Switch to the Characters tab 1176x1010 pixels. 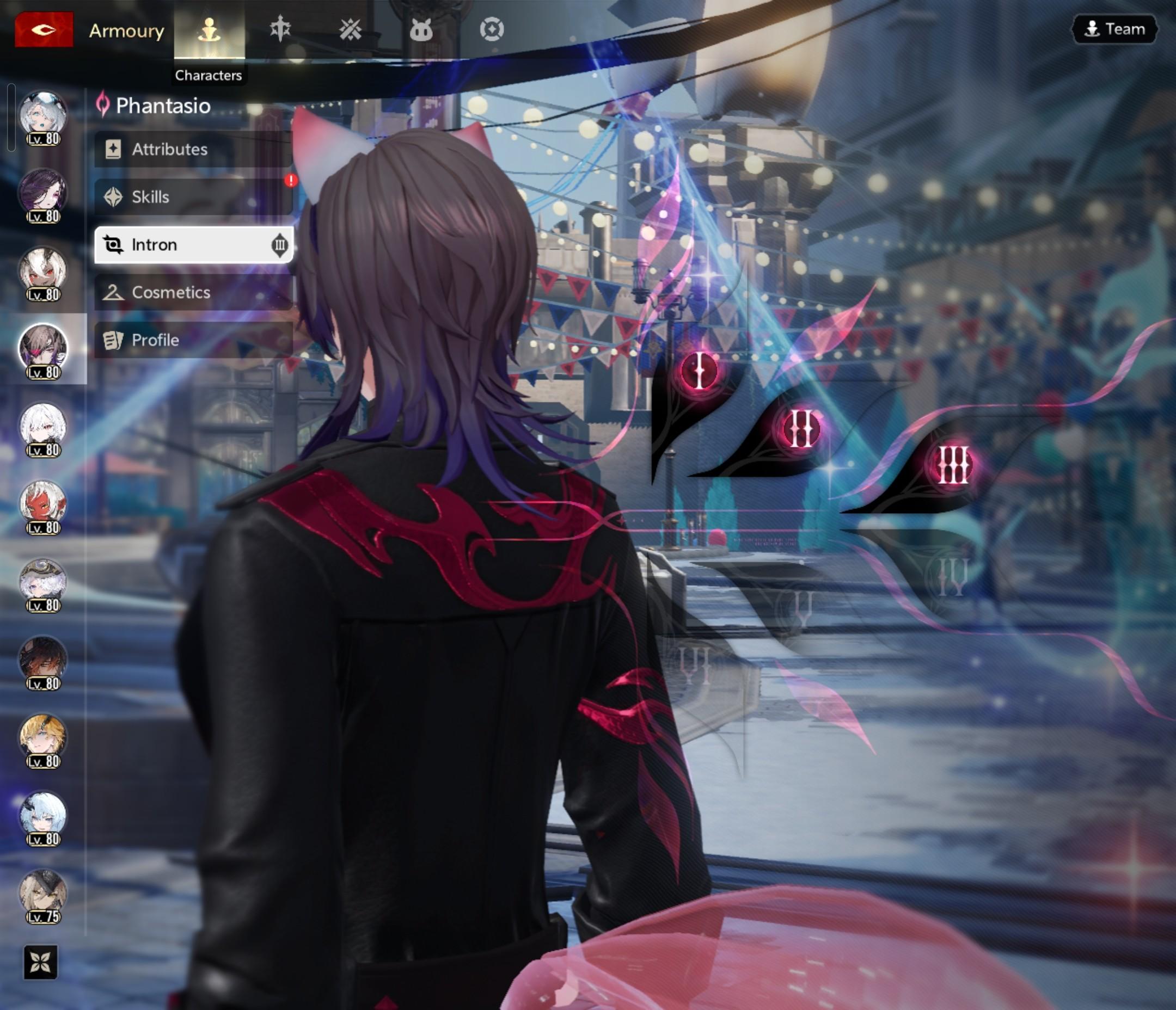(x=209, y=30)
